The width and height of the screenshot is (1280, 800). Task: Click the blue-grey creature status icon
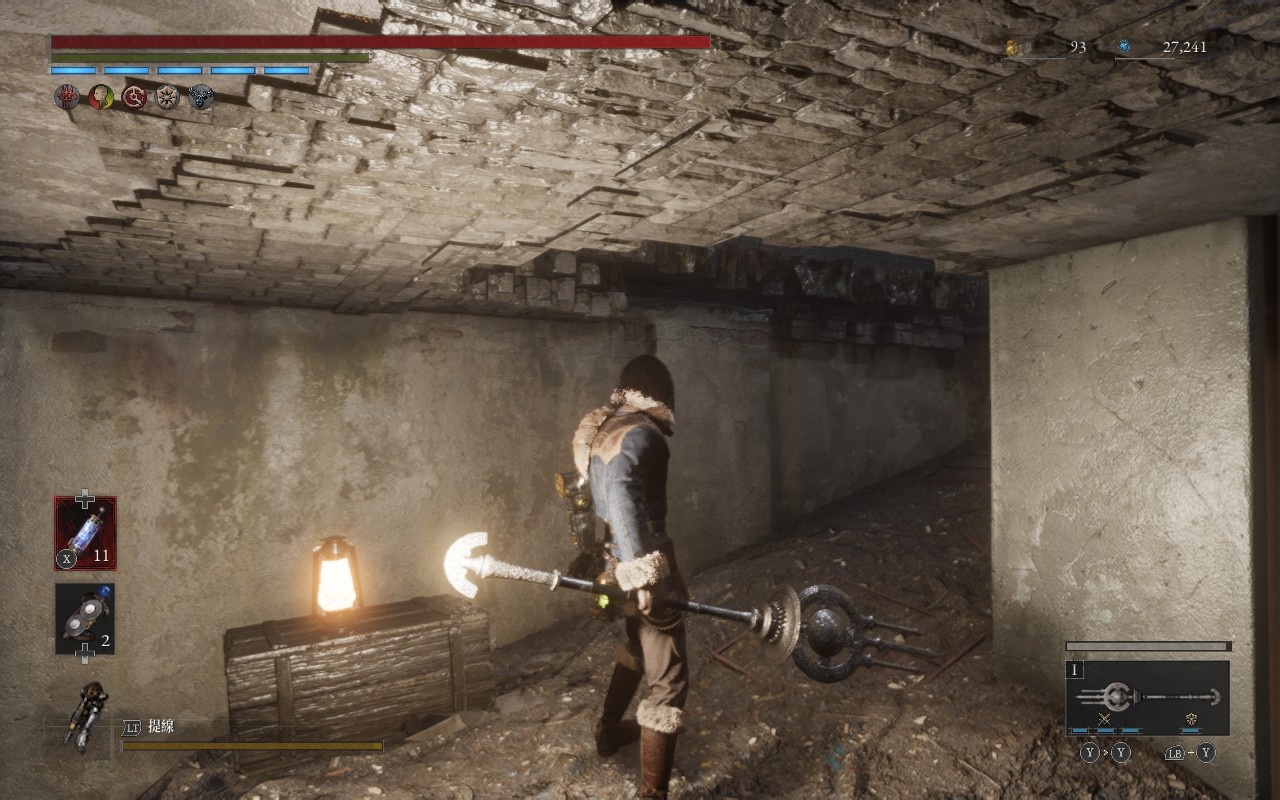[x=200, y=97]
